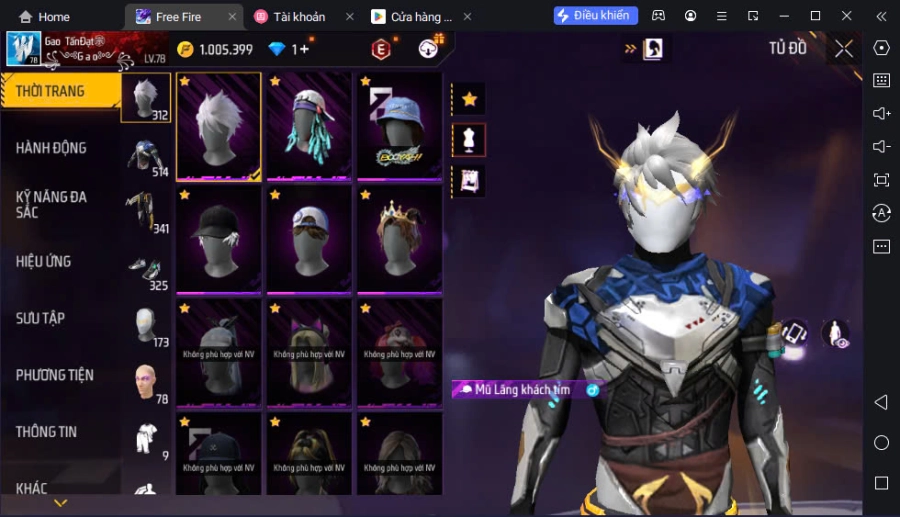Click the star favorites filter icon
This screenshot has height=517, width=900.
(469, 99)
